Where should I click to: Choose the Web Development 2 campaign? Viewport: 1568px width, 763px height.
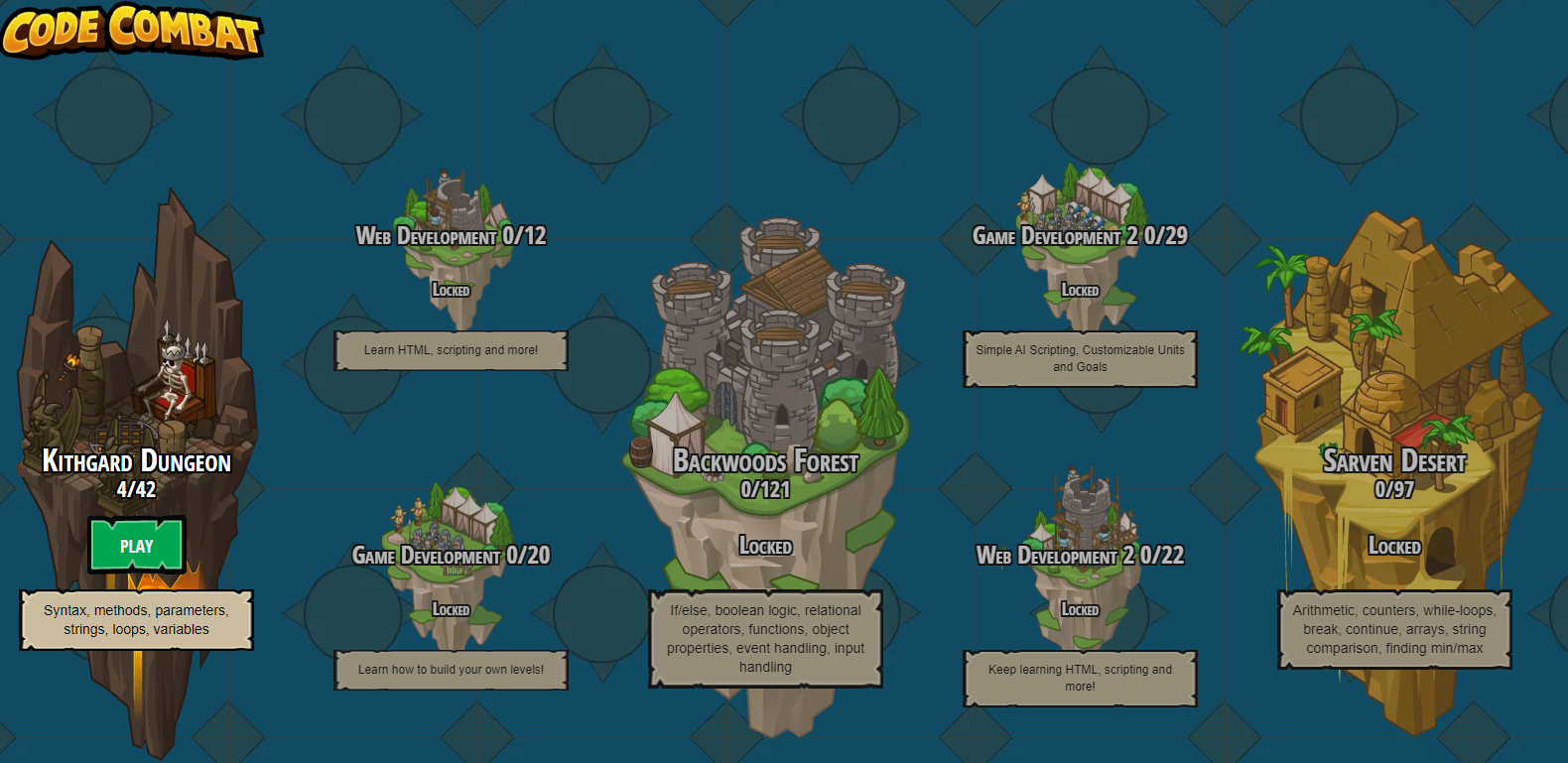[1080, 556]
